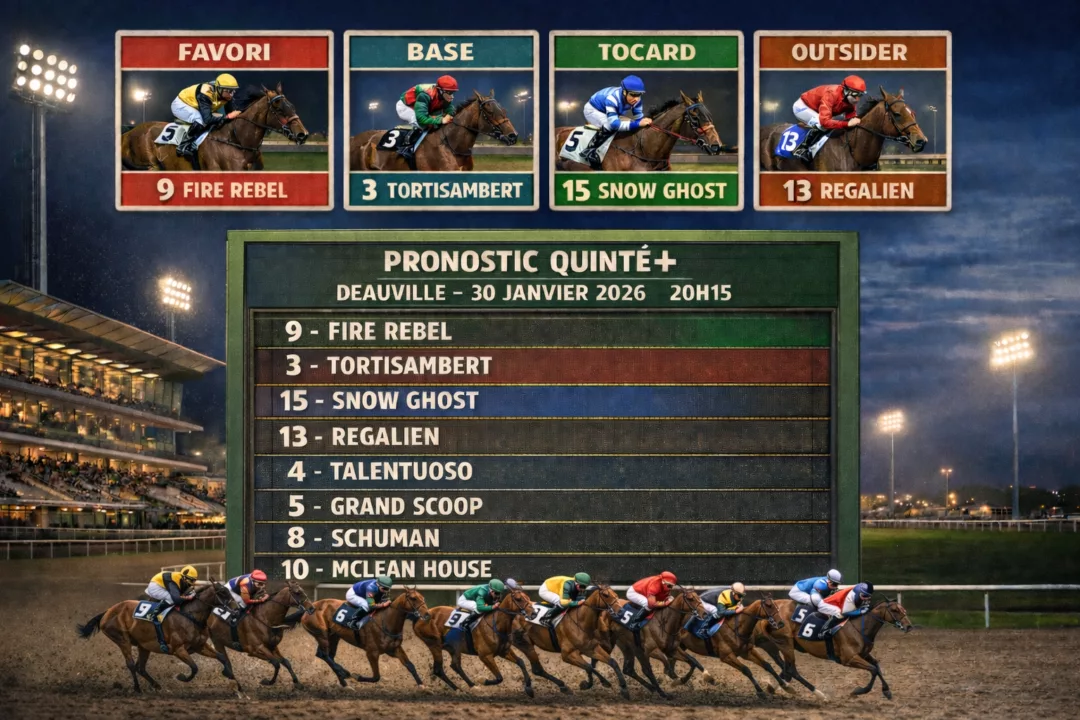Select the Regalien row on the pronostic board
This screenshot has height=720, width=1080.
coord(541,436)
